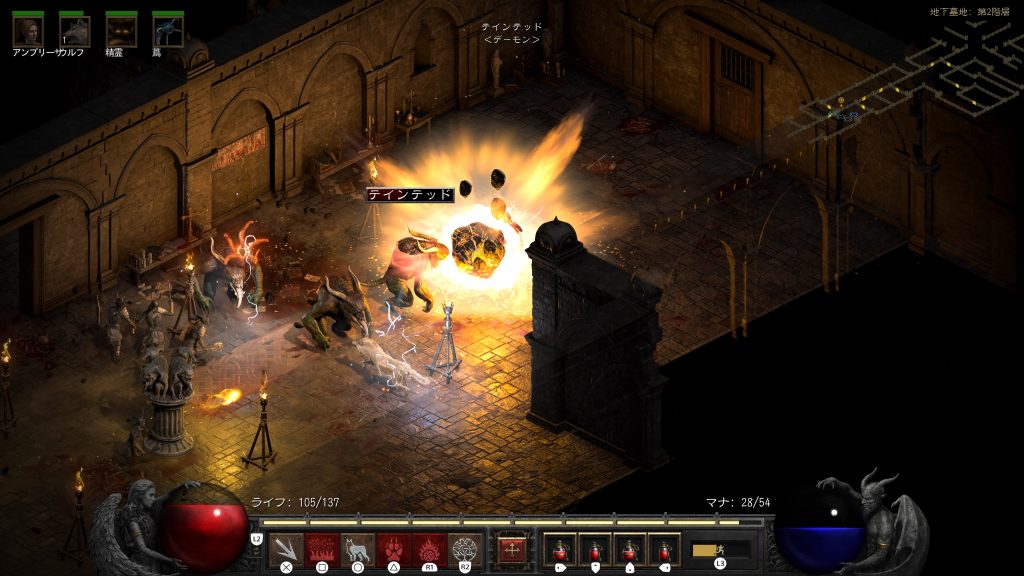This screenshot has height=576, width=1024.
Task: Select the white knotted tree skill
Action: (465, 549)
